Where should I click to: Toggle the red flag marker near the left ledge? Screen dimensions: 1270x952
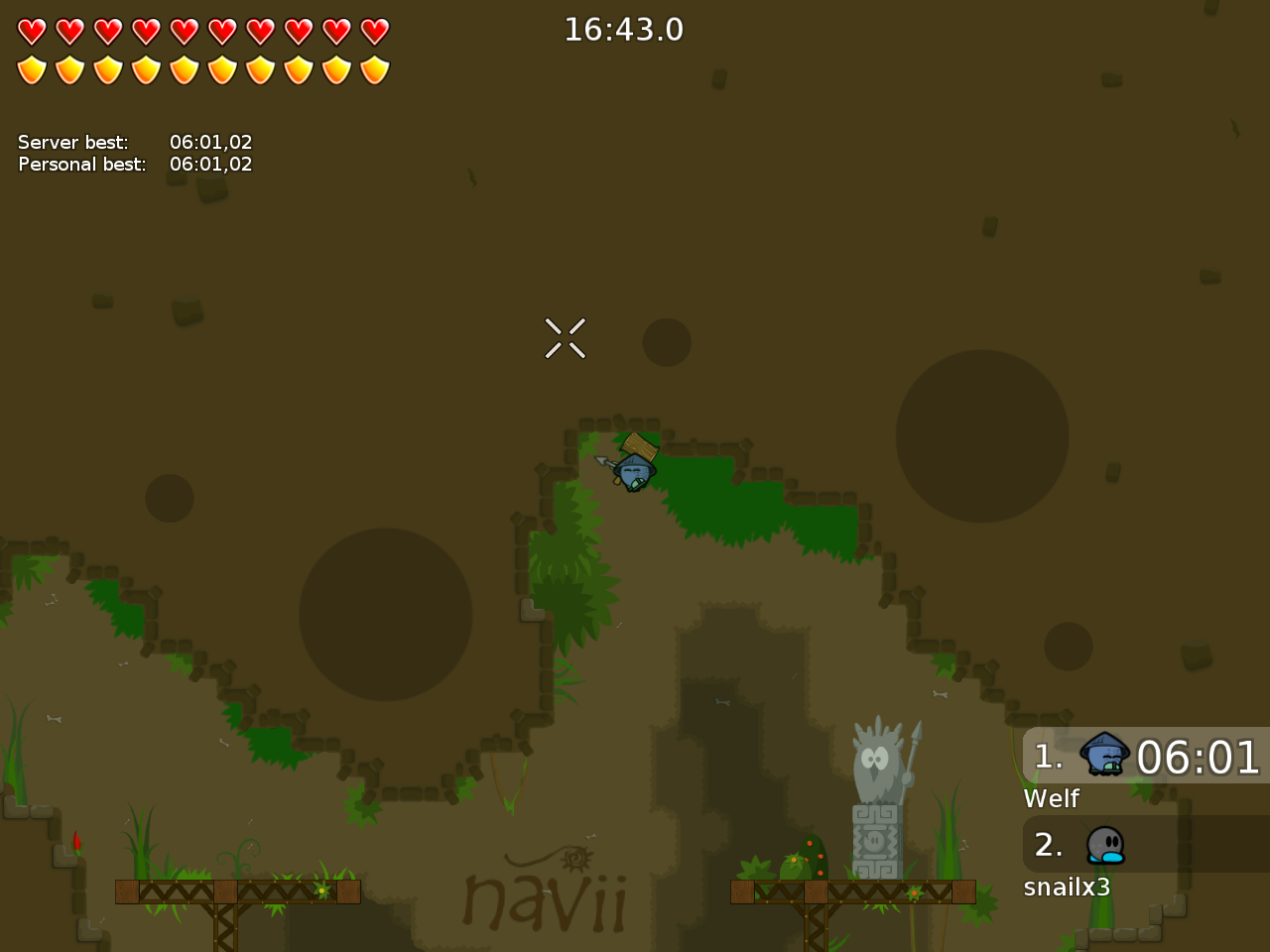click(77, 844)
